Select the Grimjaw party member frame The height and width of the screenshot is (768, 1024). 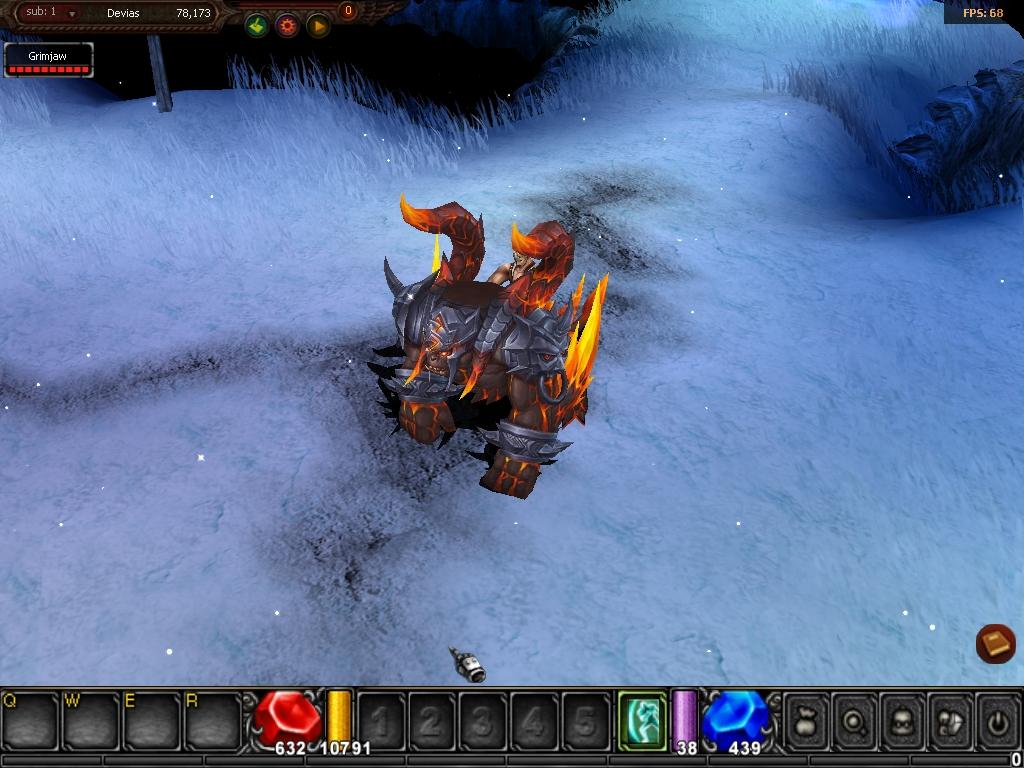tap(48, 60)
